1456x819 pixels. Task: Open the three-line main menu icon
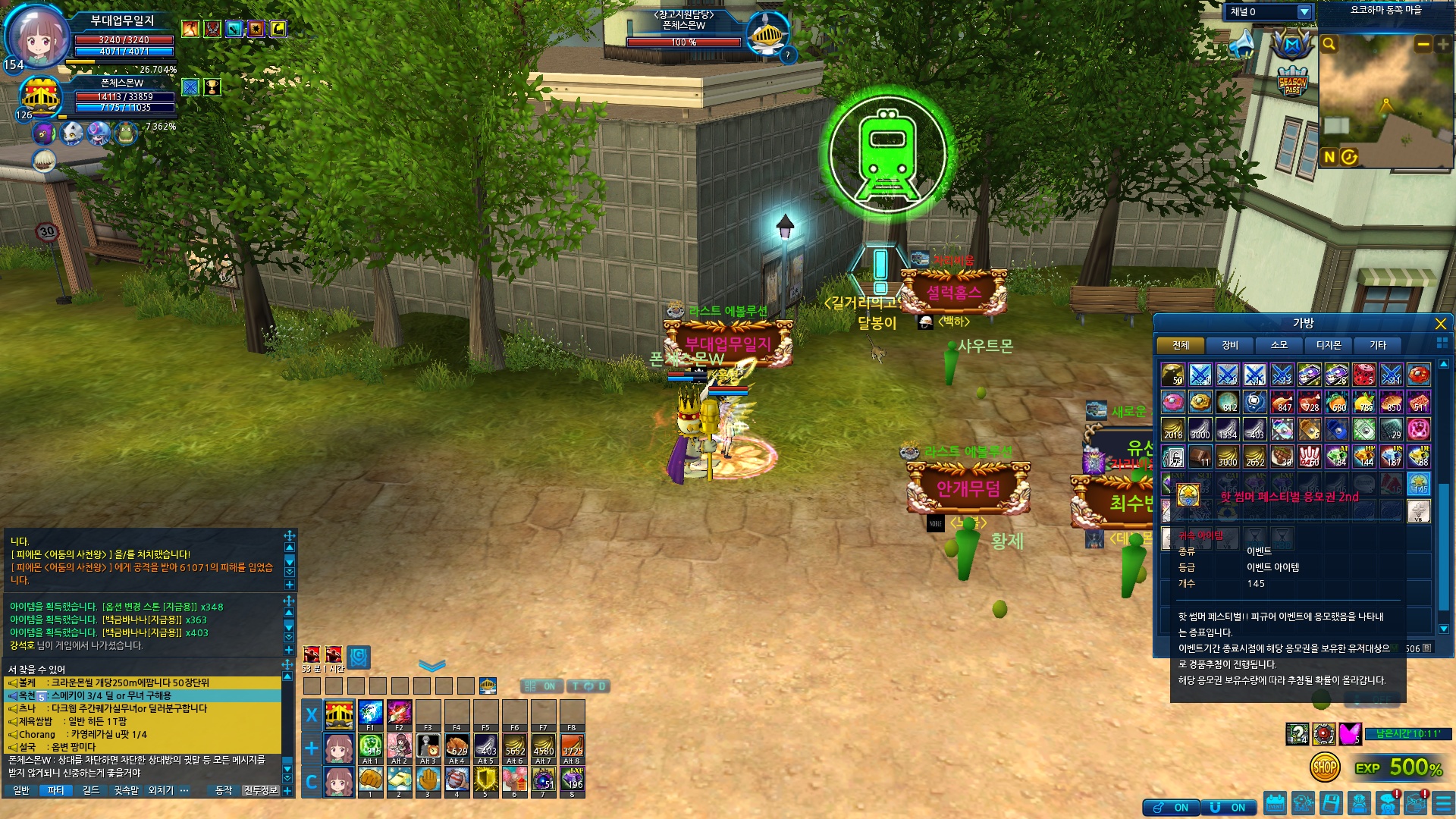(1442, 803)
